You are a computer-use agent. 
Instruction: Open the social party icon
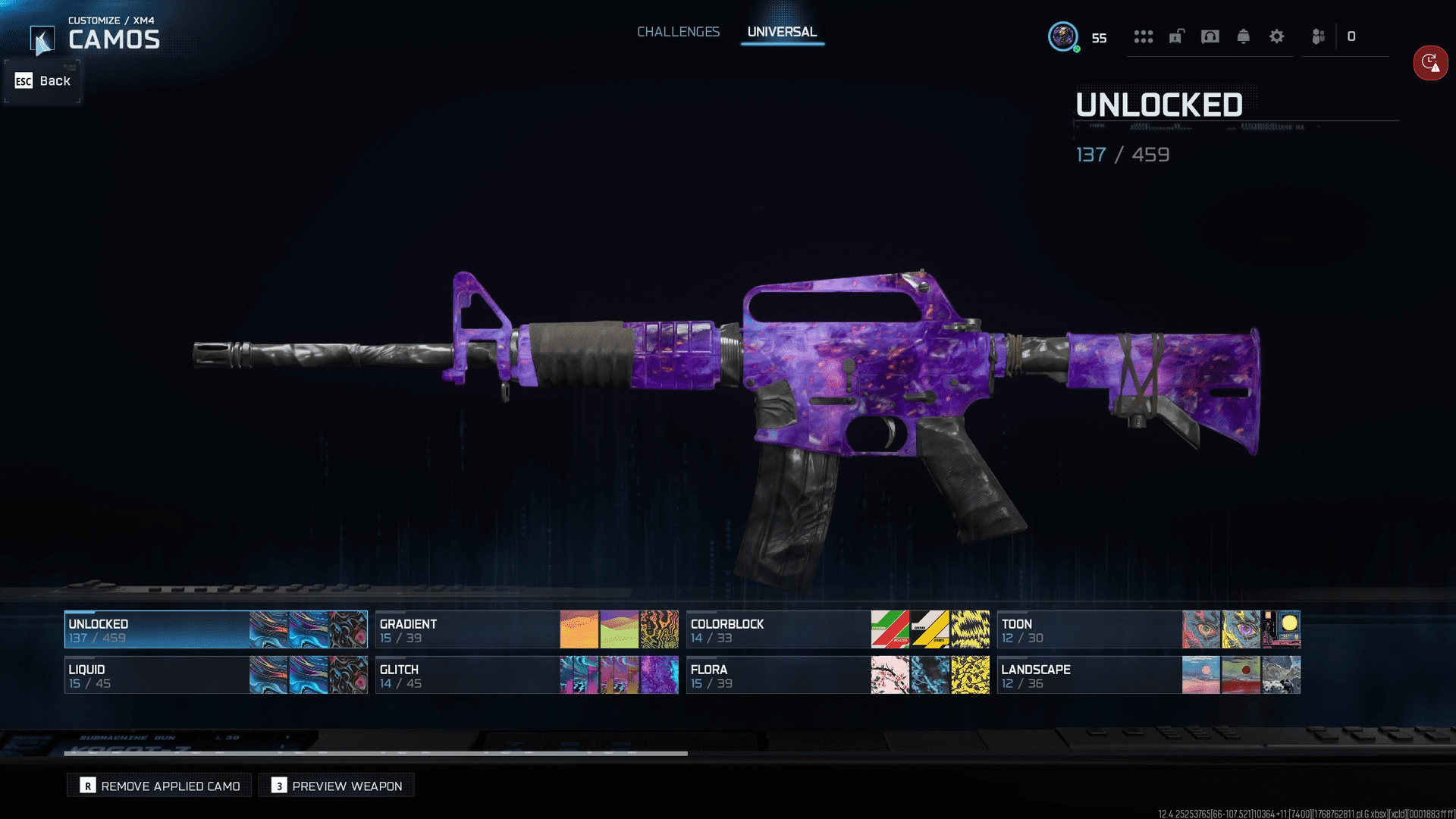1319,36
